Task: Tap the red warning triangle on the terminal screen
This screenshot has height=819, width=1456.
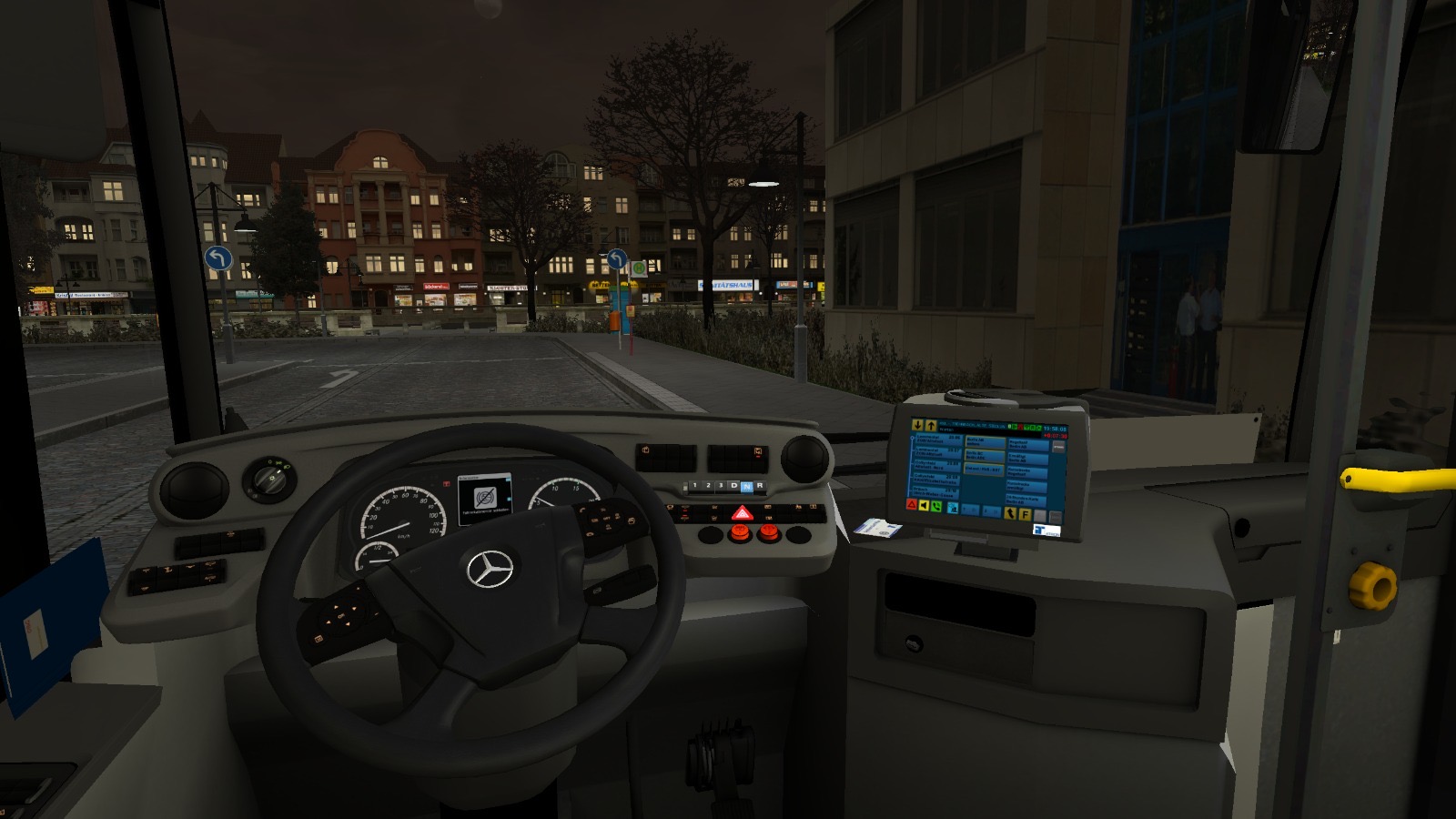Action: (913, 504)
